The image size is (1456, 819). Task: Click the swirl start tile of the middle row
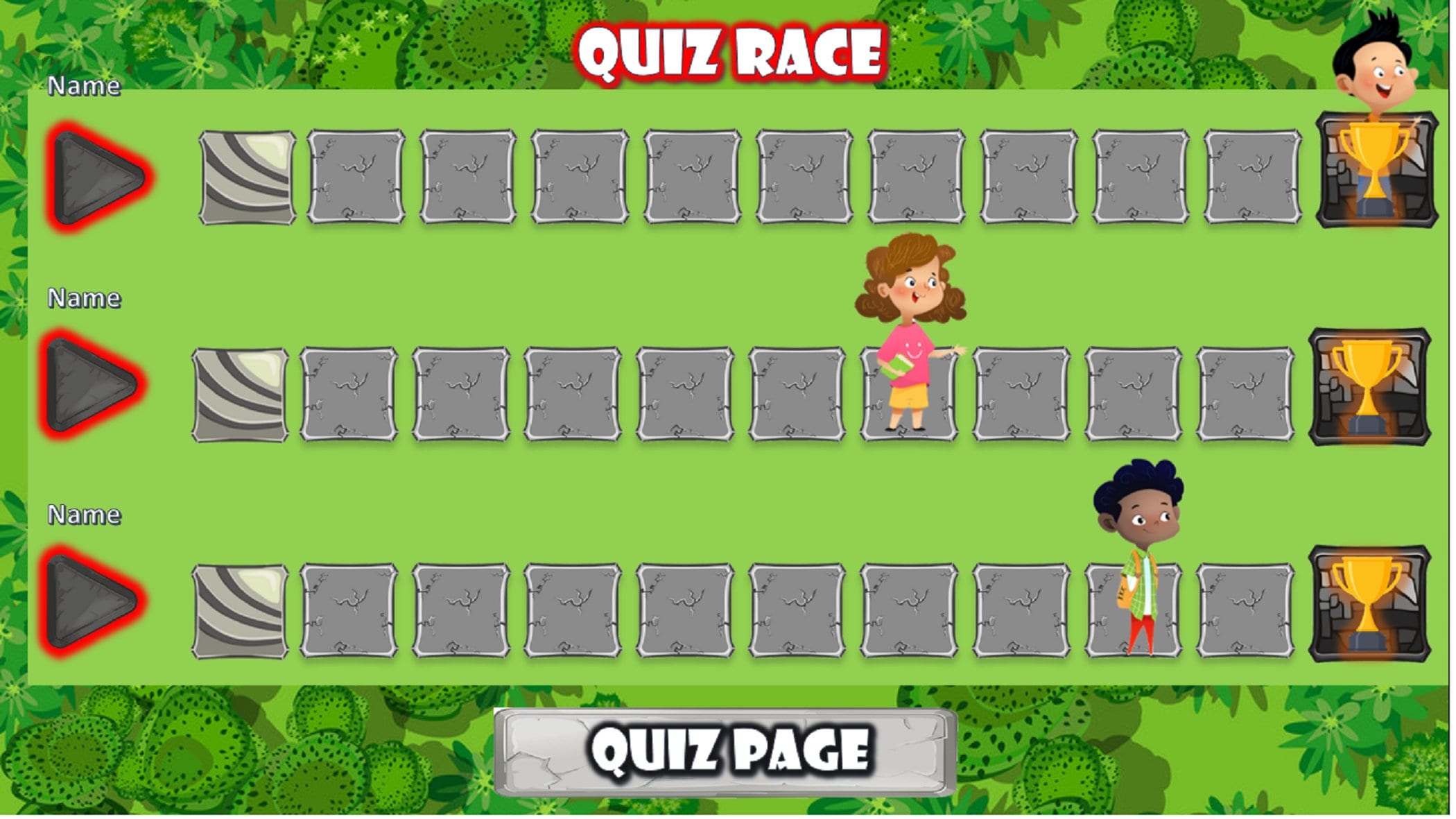239,393
